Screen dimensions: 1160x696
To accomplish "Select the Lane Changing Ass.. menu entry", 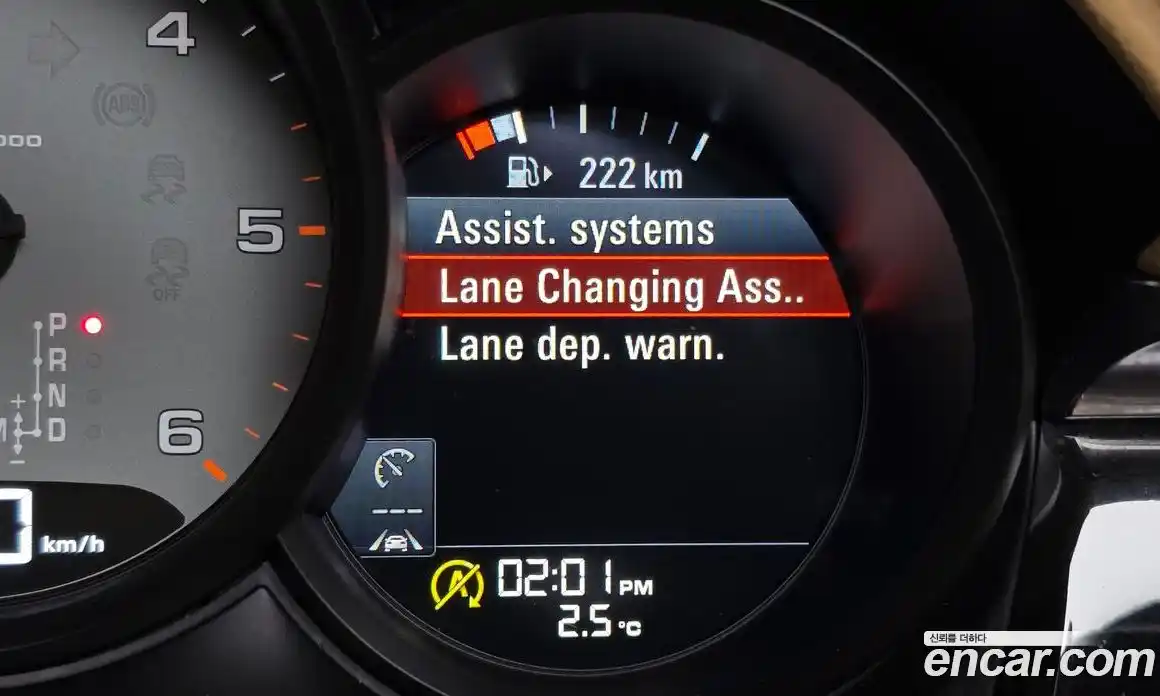I will [x=622, y=288].
